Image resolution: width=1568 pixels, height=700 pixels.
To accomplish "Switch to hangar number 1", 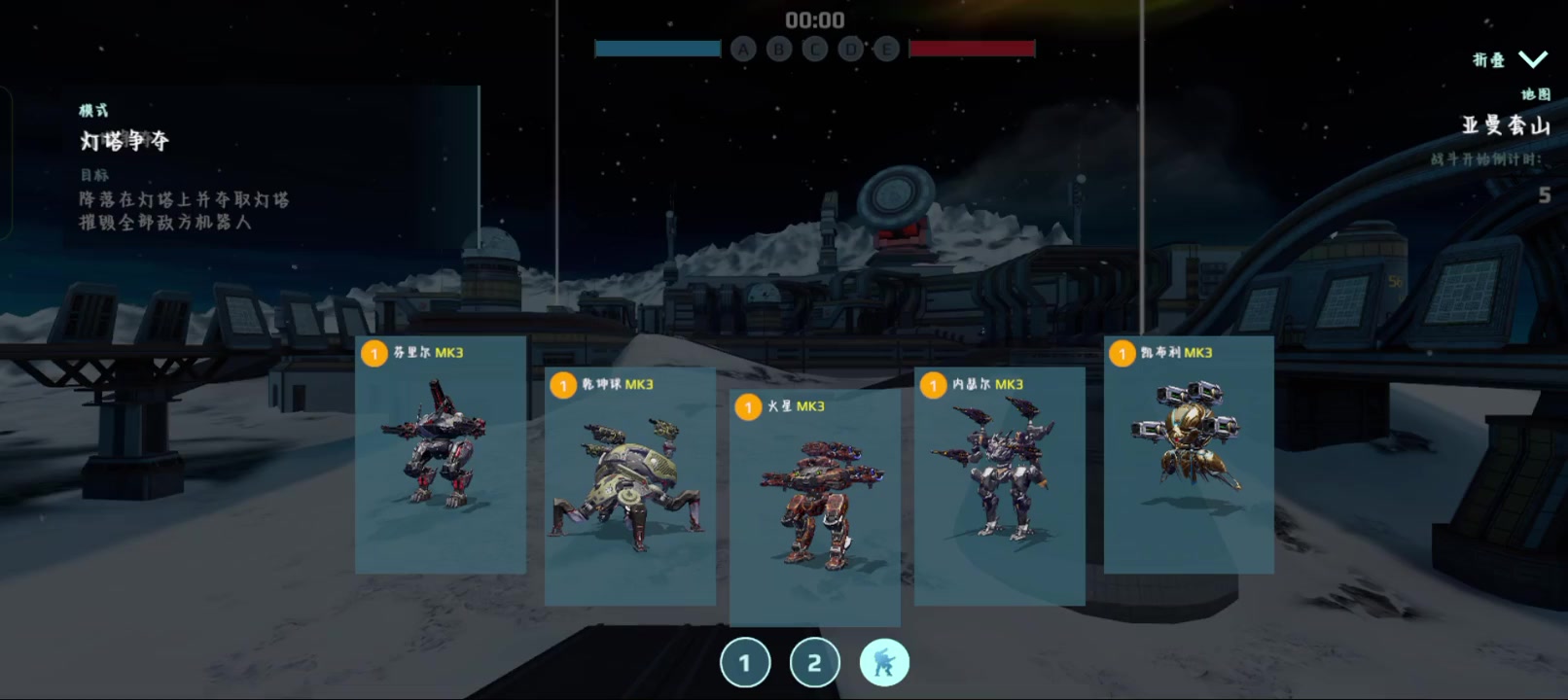I will [x=745, y=663].
